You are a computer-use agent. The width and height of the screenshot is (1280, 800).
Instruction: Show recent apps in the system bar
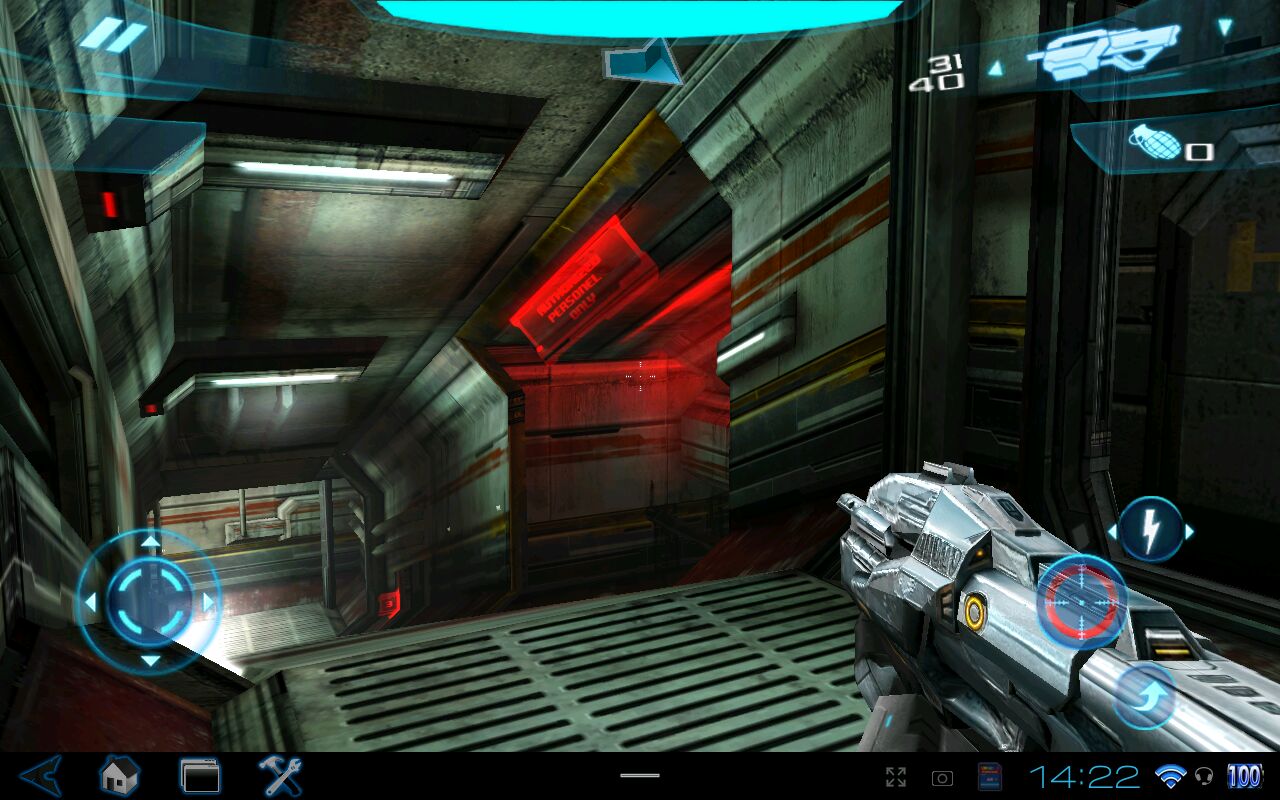[199, 775]
